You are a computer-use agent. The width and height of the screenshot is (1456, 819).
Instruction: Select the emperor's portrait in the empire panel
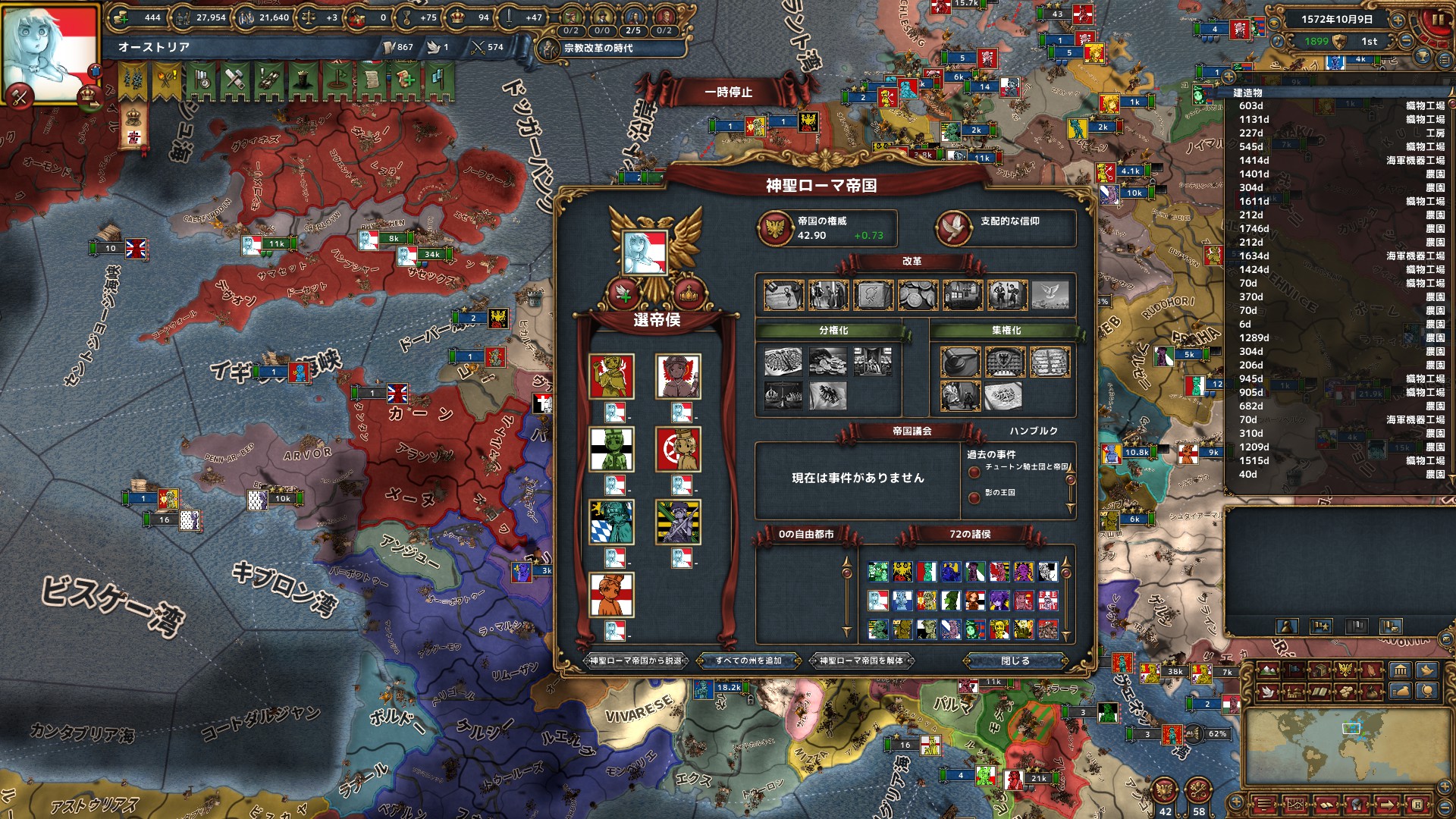tap(645, 253)
